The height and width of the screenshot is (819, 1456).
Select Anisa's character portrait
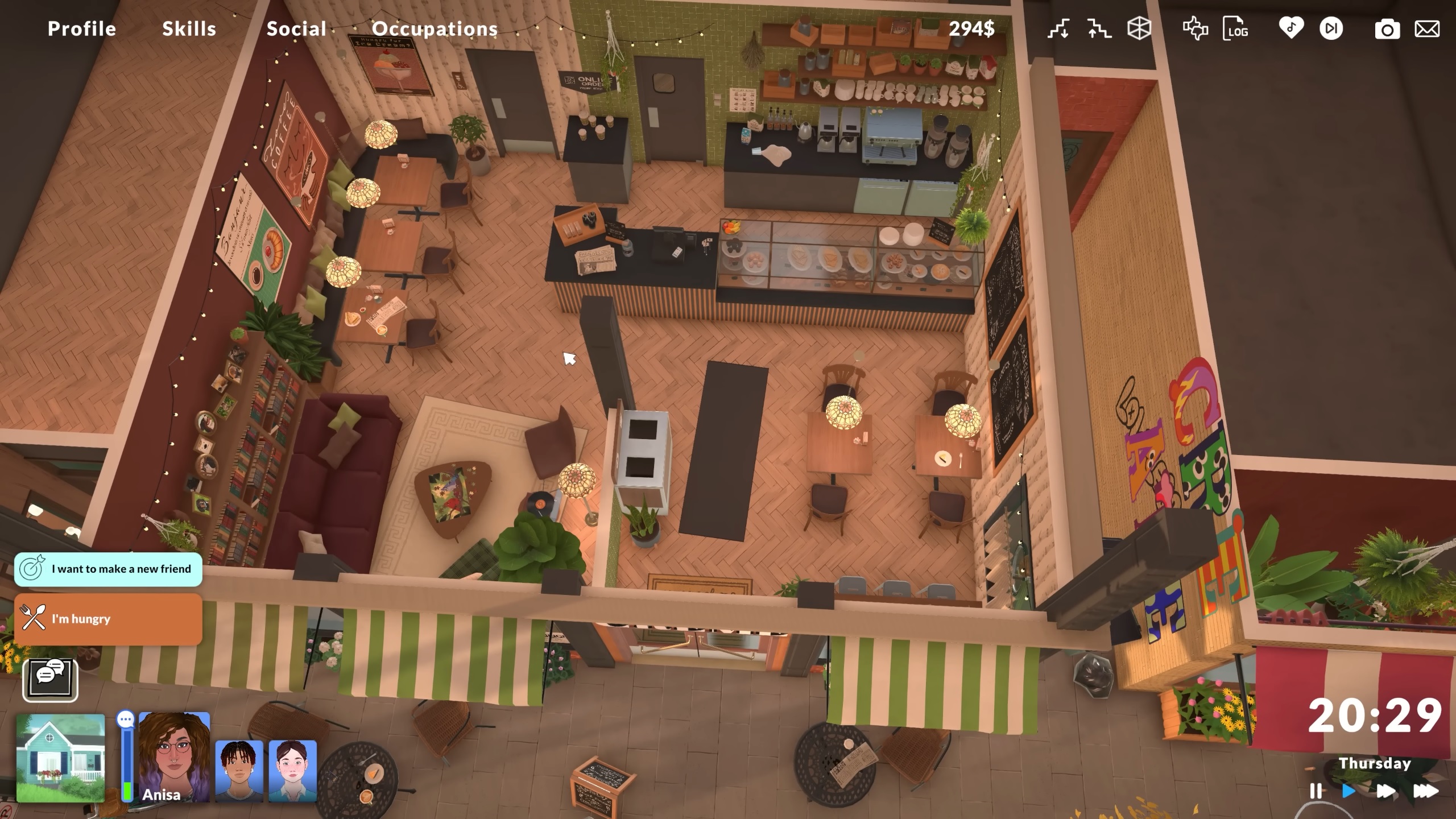tap(174, 756)
